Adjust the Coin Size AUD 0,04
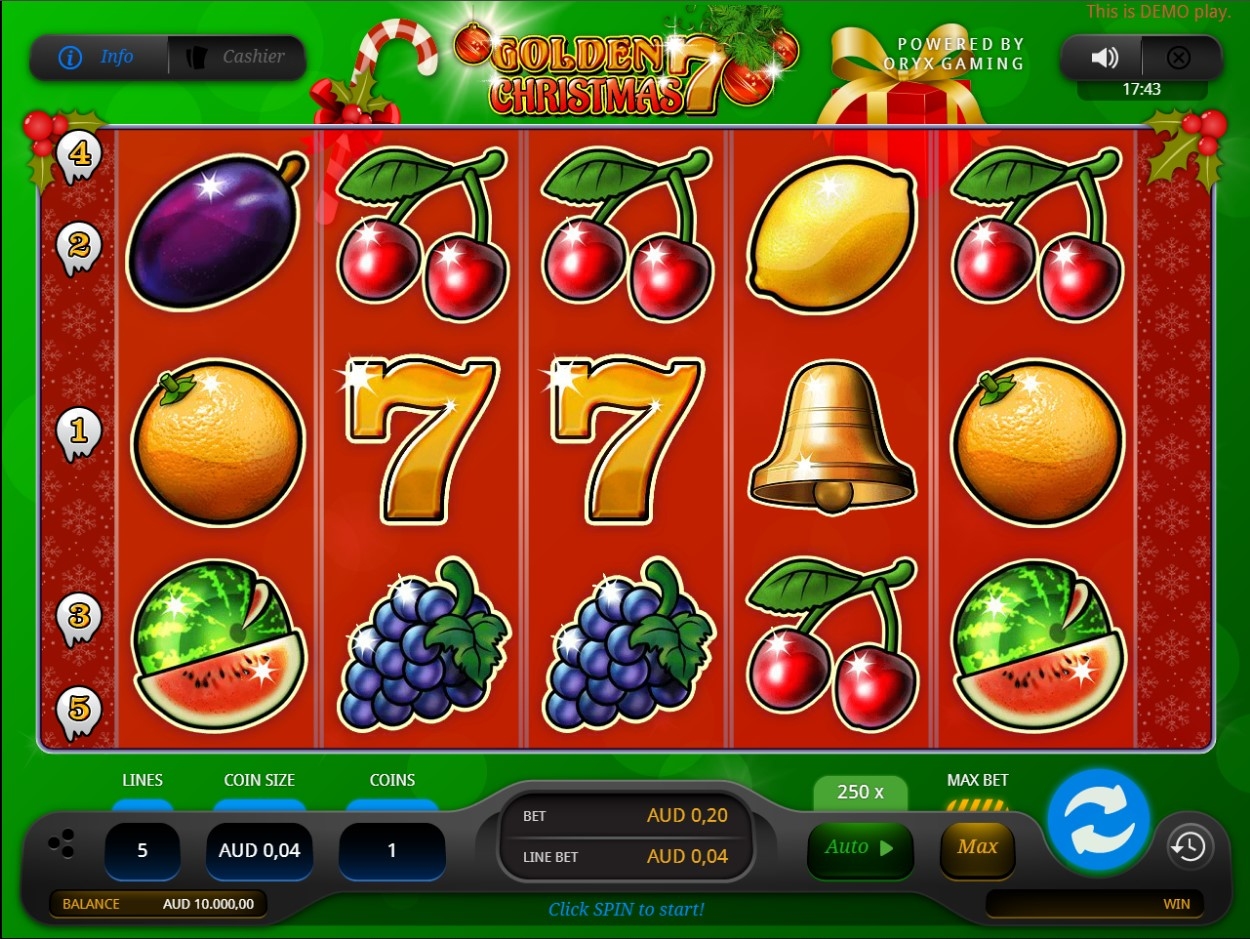The width and height of the screenshot is (1250, 939). 259,851
